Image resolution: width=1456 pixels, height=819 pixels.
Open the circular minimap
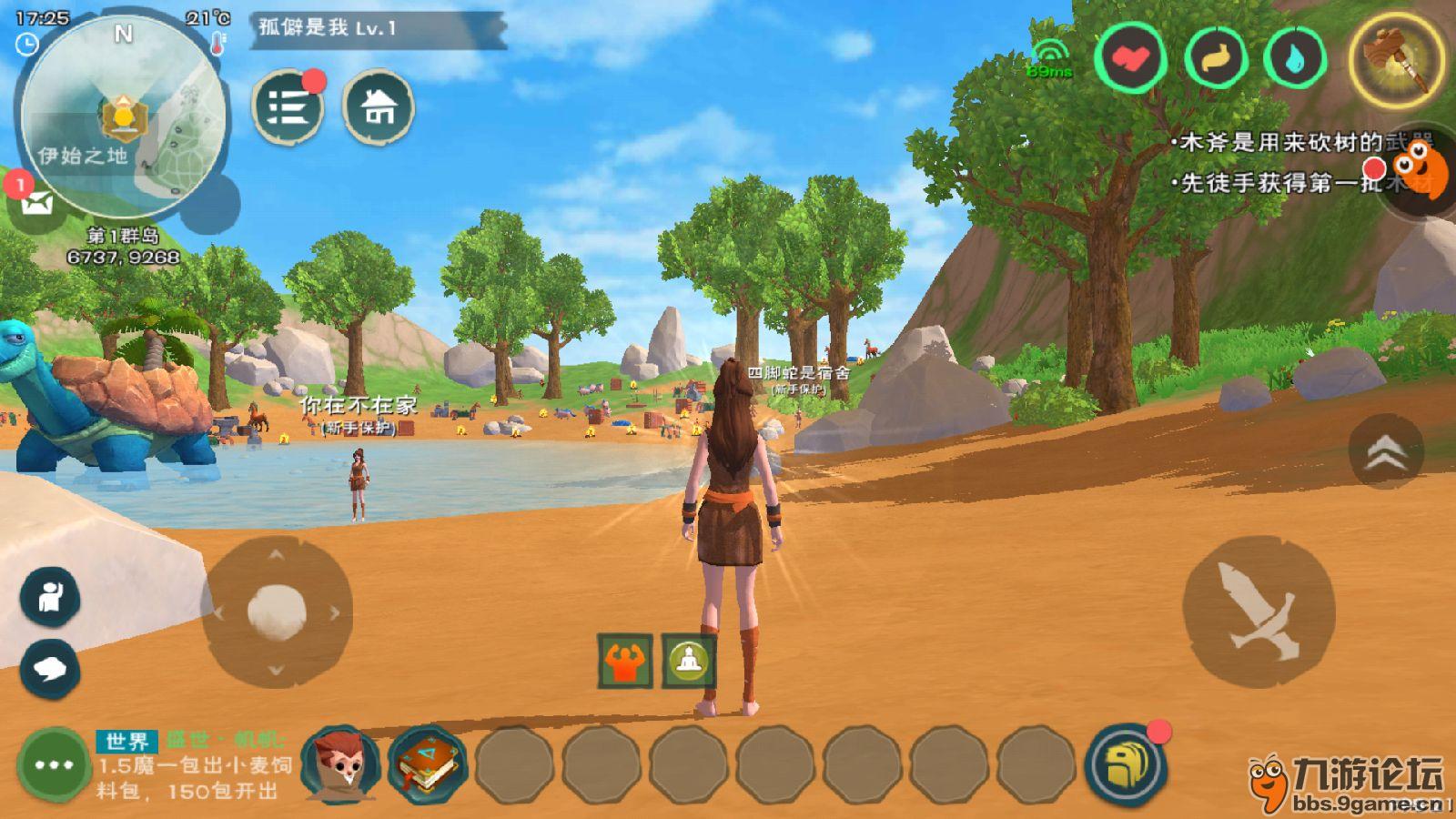pyautogui.click(x=123, y=114)
